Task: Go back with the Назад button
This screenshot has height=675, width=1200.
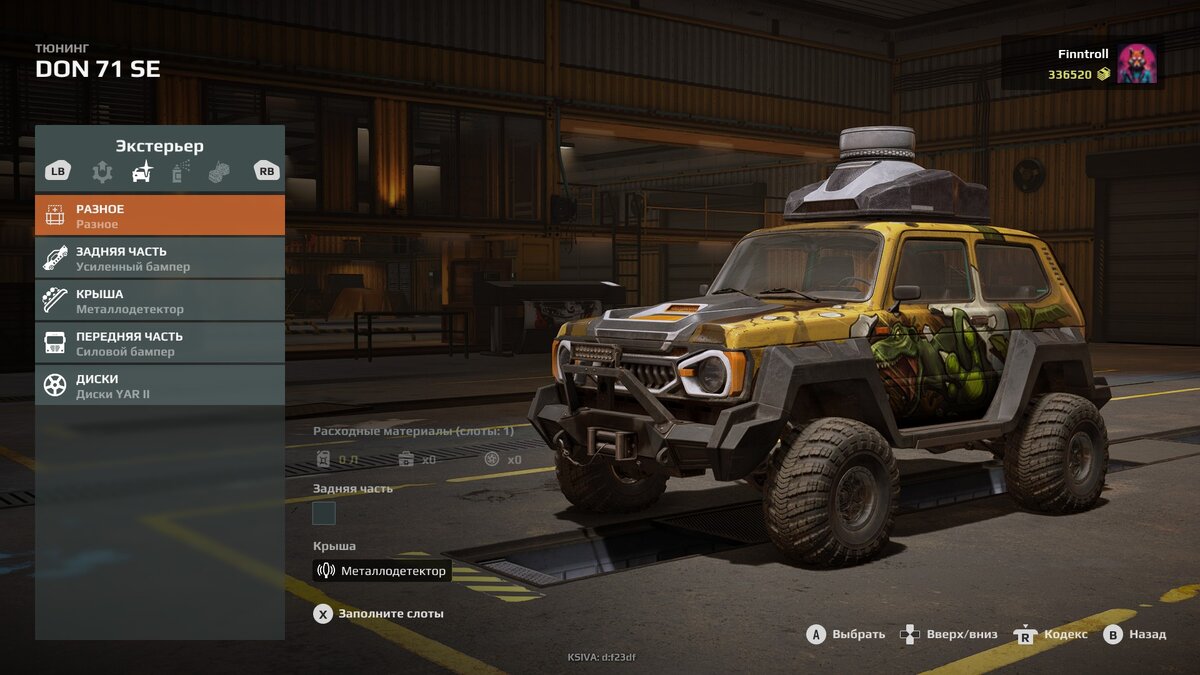Action: tap(1136, 635)
